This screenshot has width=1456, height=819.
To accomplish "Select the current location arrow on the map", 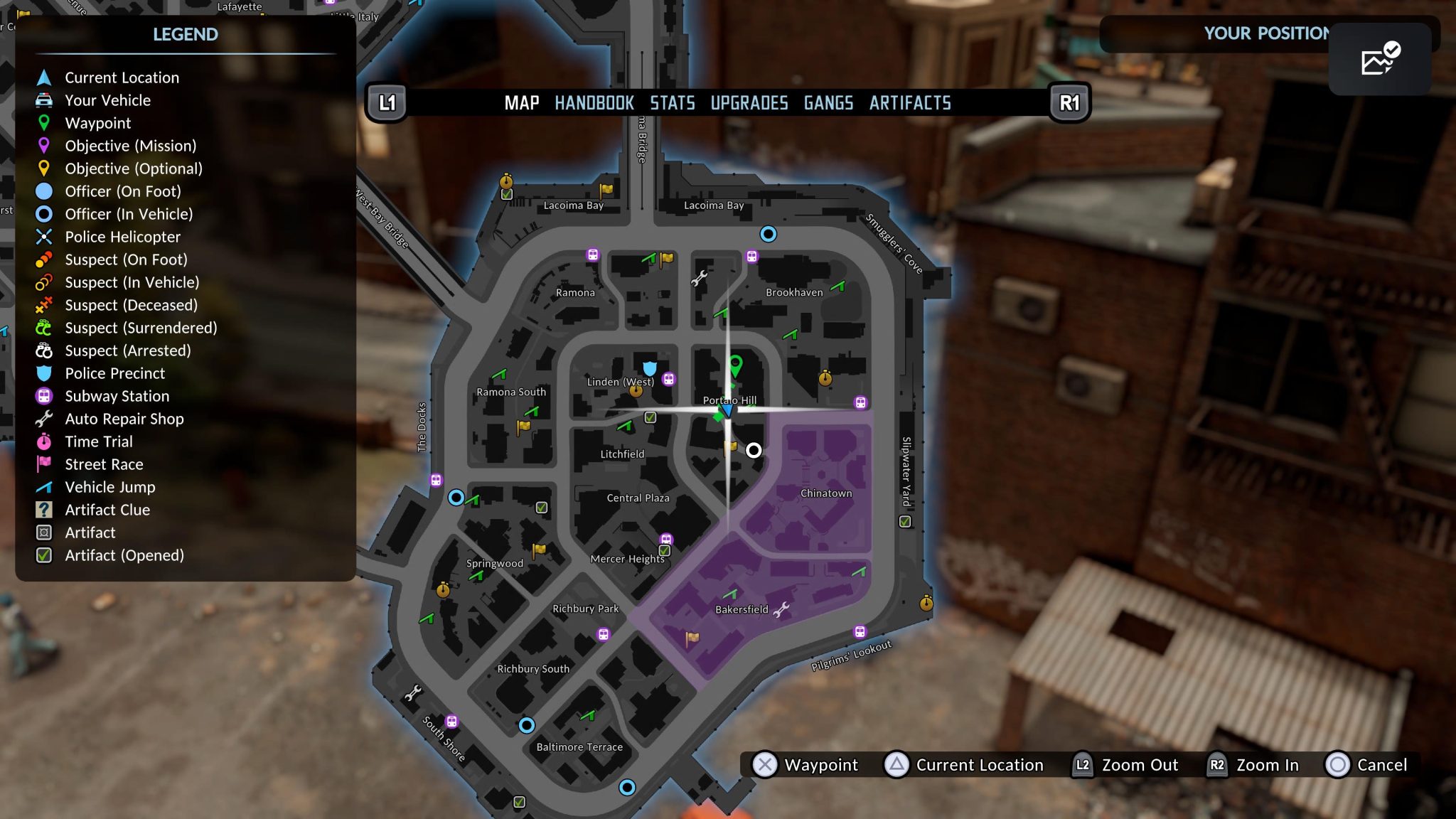I will pos(729,410).
